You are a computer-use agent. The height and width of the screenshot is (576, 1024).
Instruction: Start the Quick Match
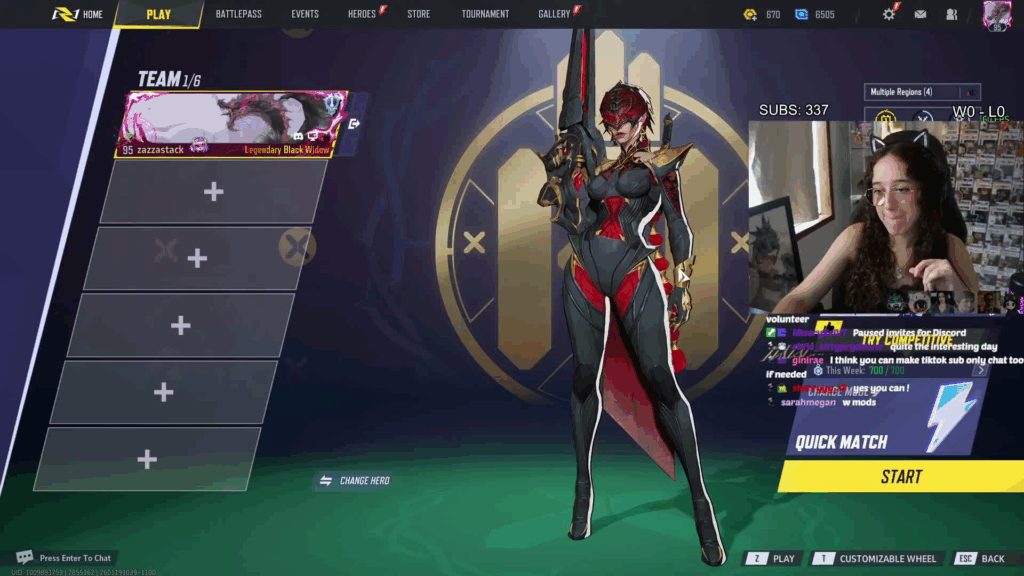(x=900, y=477)
